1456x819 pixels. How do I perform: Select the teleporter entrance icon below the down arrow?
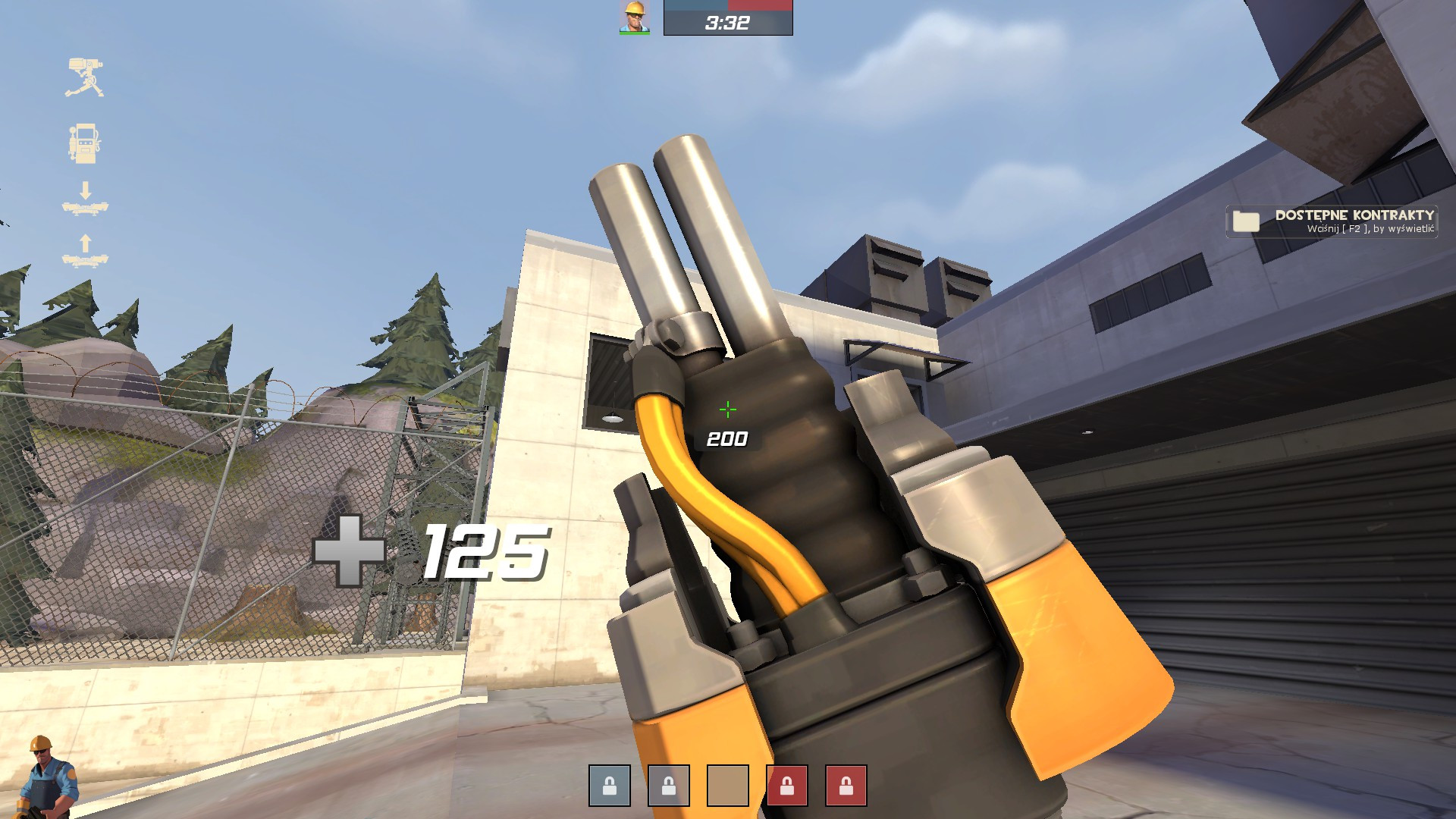[86, 209]
